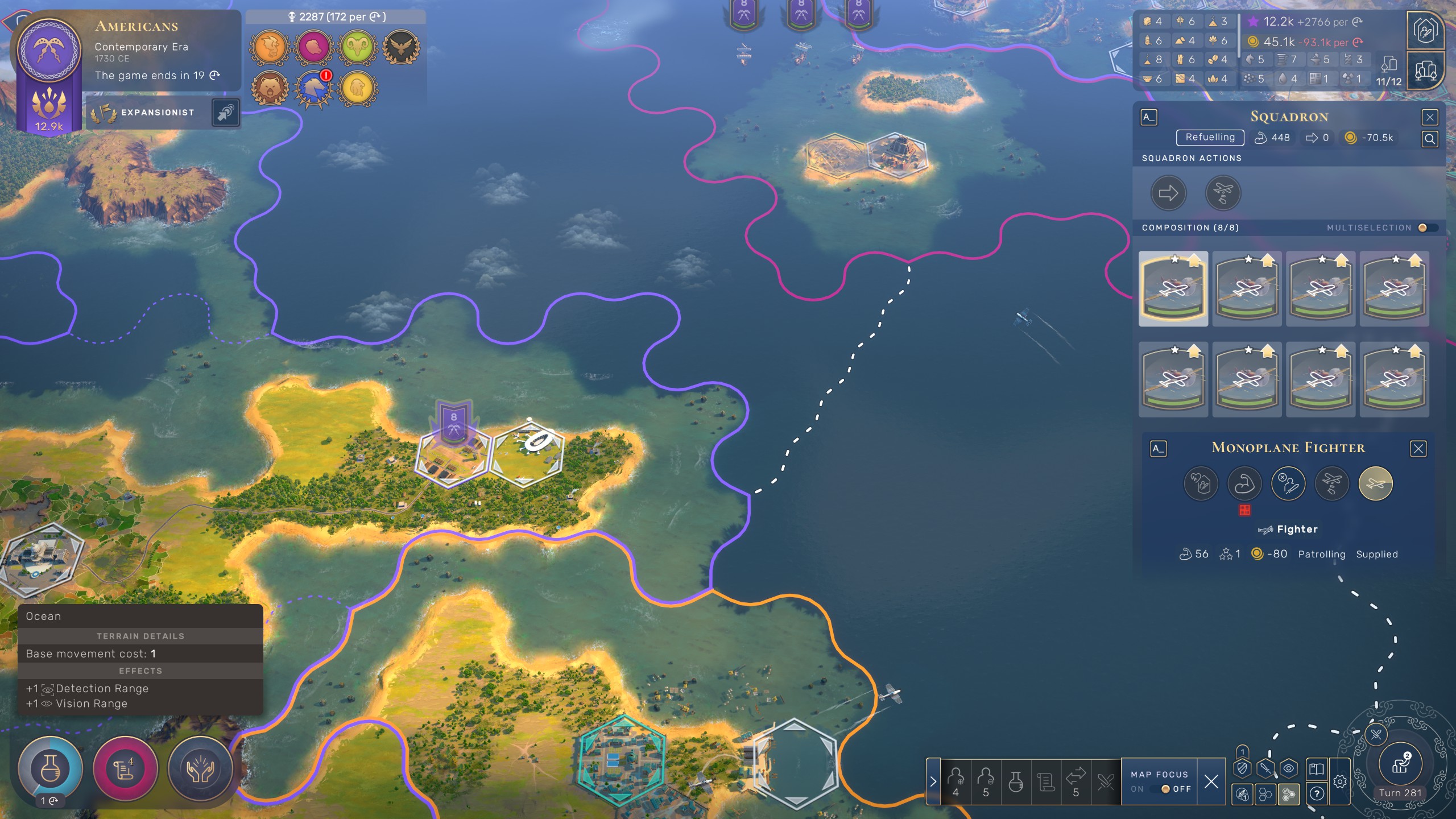Select the horse empire portrait with alert
This screenshot has width=1456, height=819.
pyautogui.click(x=313, y=88)
